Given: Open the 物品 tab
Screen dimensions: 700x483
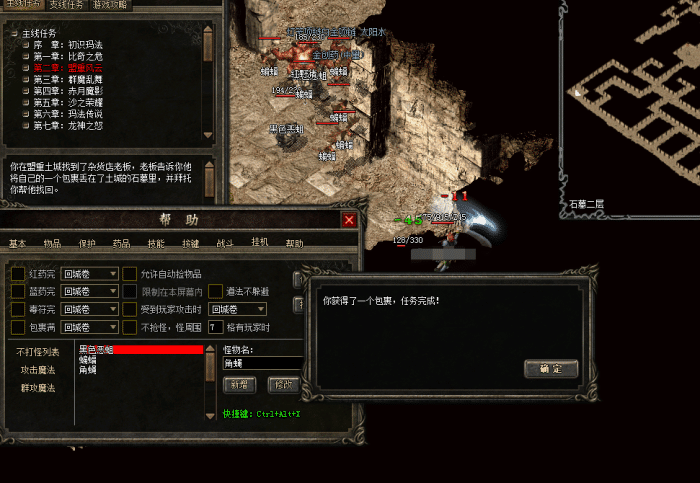Looking at the screenshot, I should click(x=52, y=243).
